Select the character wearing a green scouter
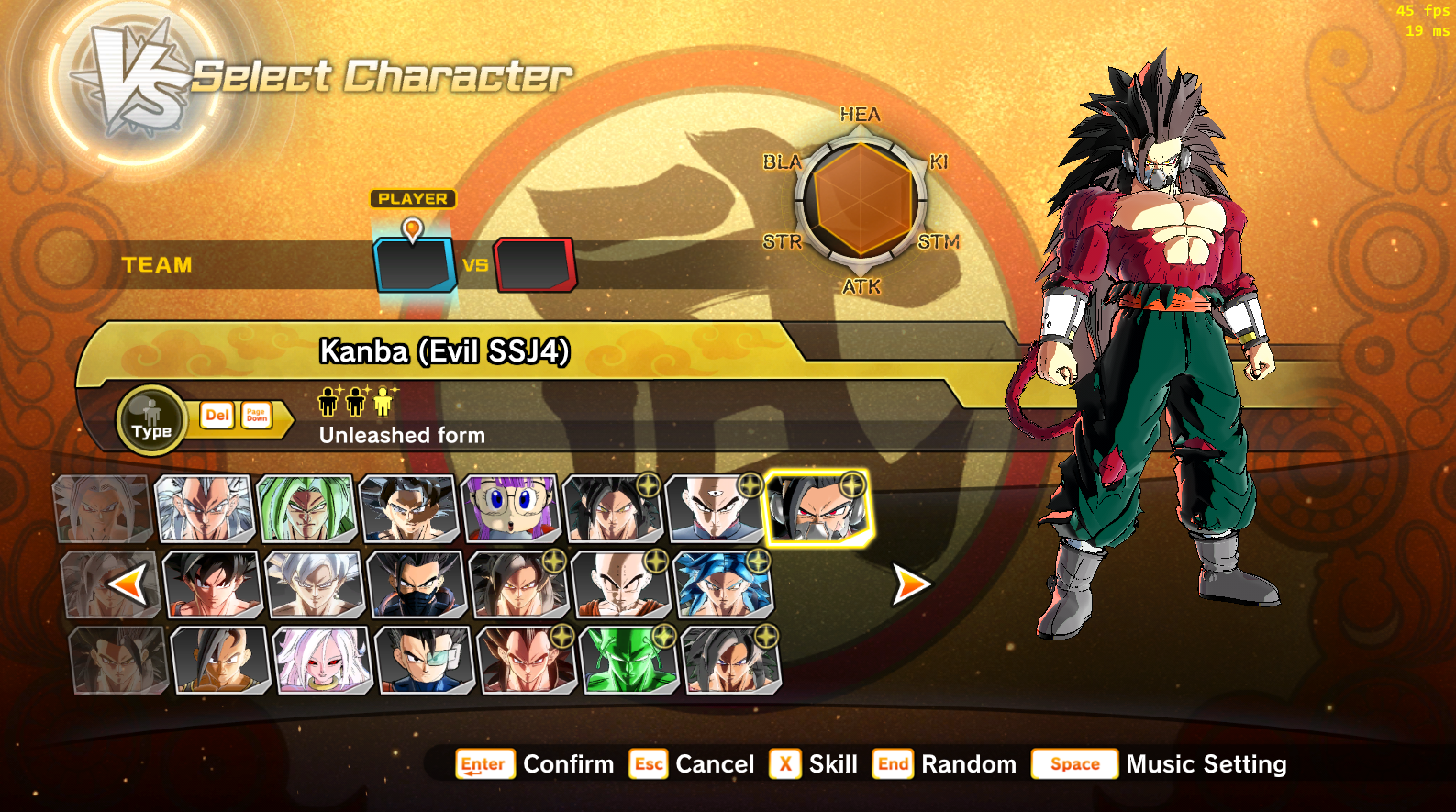 pyautogui.click(x=425, y=660)
